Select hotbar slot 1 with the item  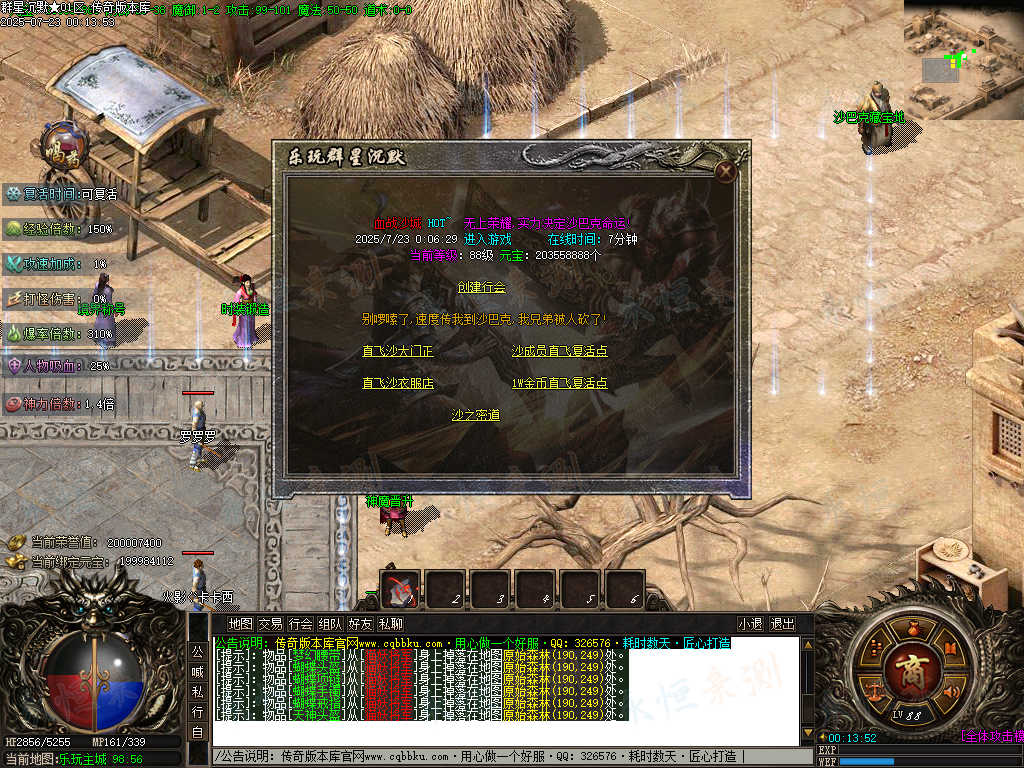401,590
